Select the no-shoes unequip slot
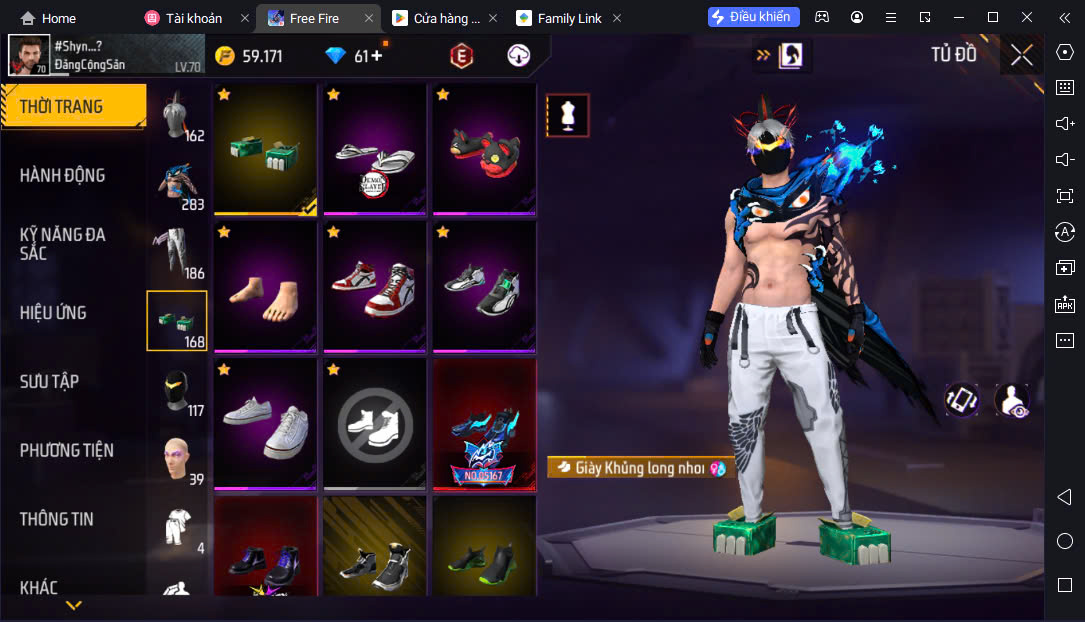 tap(374, 424)
